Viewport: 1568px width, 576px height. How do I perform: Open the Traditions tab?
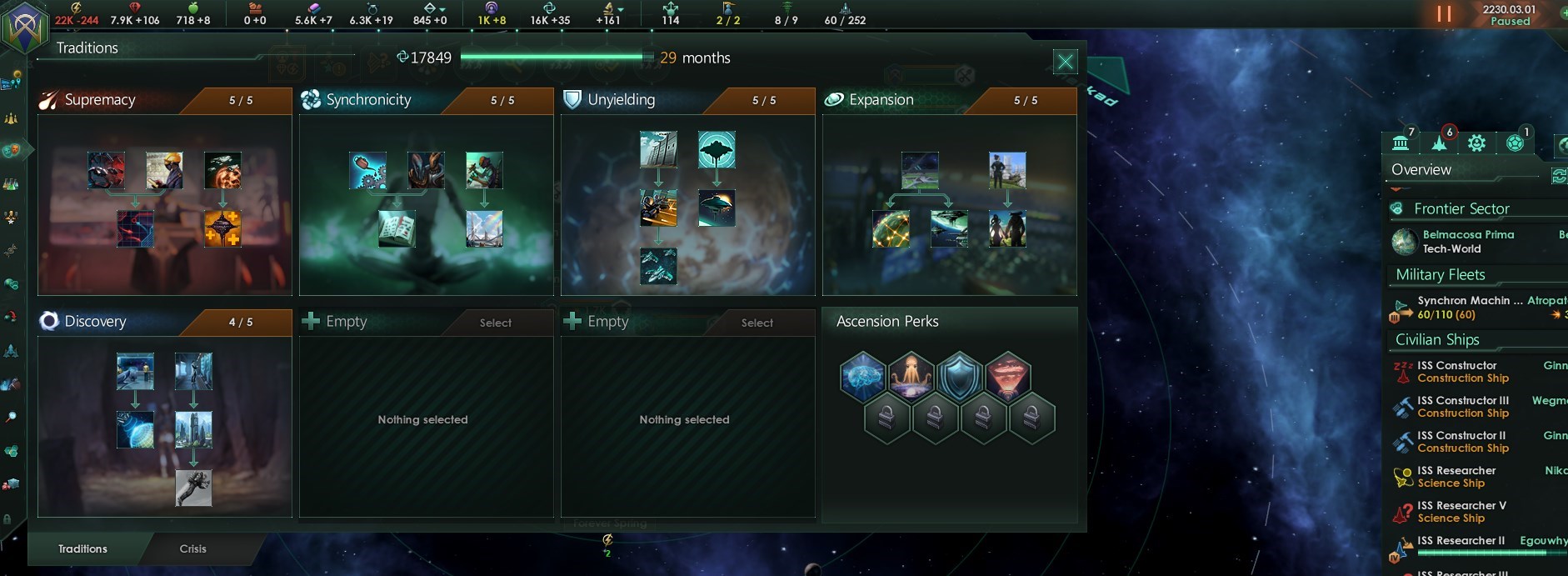[x=82, y=548]
